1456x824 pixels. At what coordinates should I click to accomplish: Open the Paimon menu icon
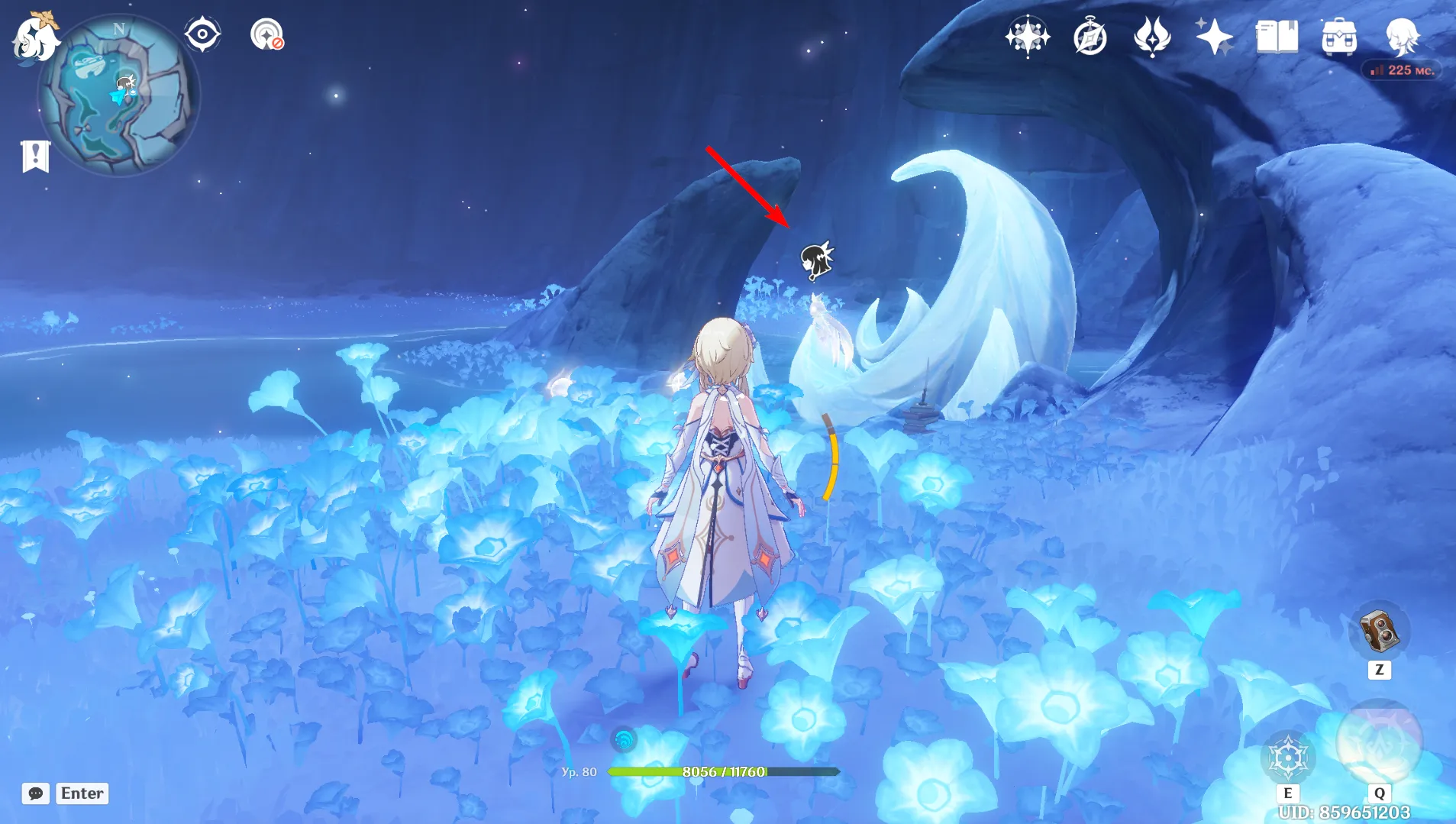[35, 37]
